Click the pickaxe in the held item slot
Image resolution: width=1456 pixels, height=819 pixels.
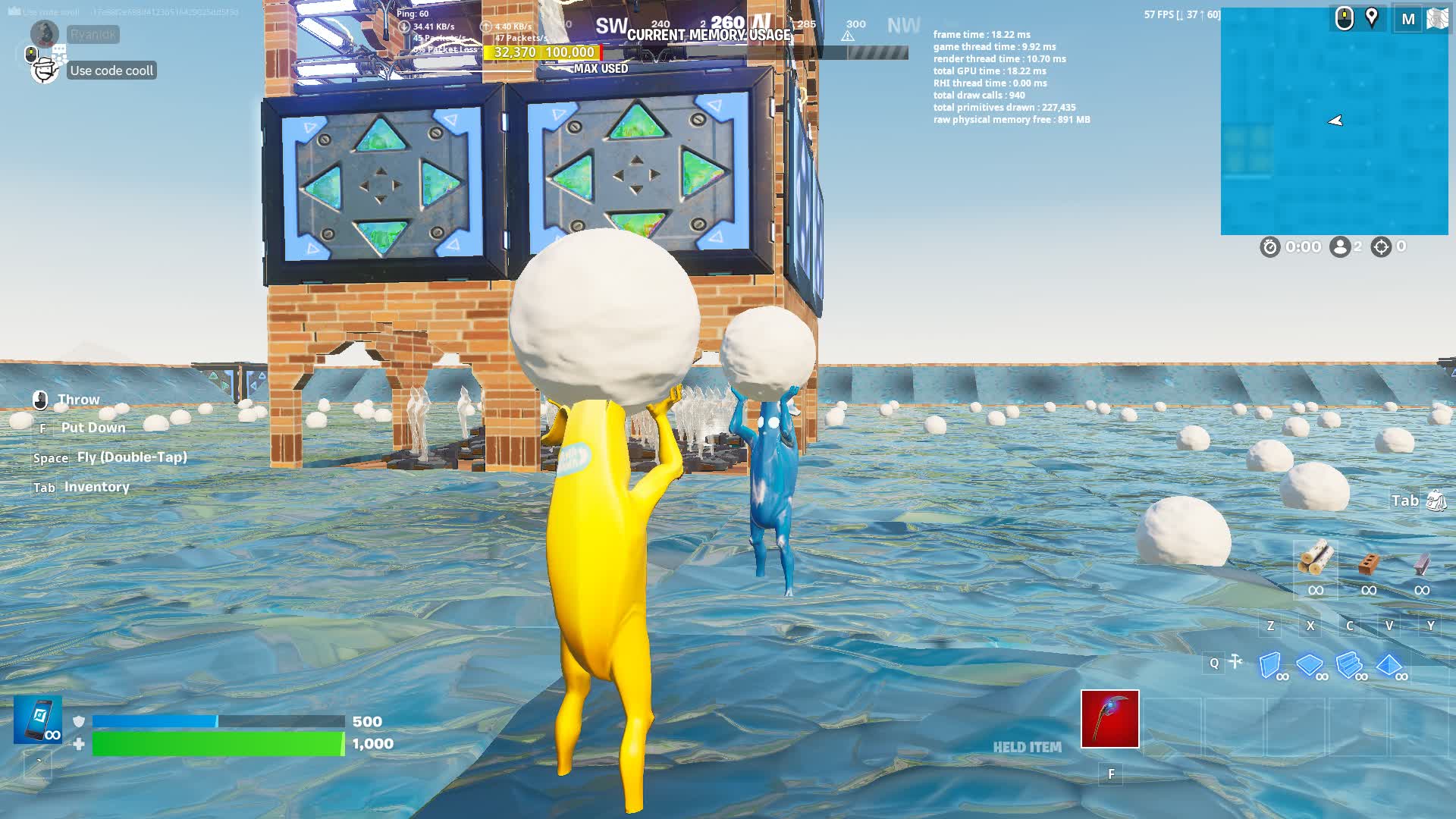pos(1109,720)
